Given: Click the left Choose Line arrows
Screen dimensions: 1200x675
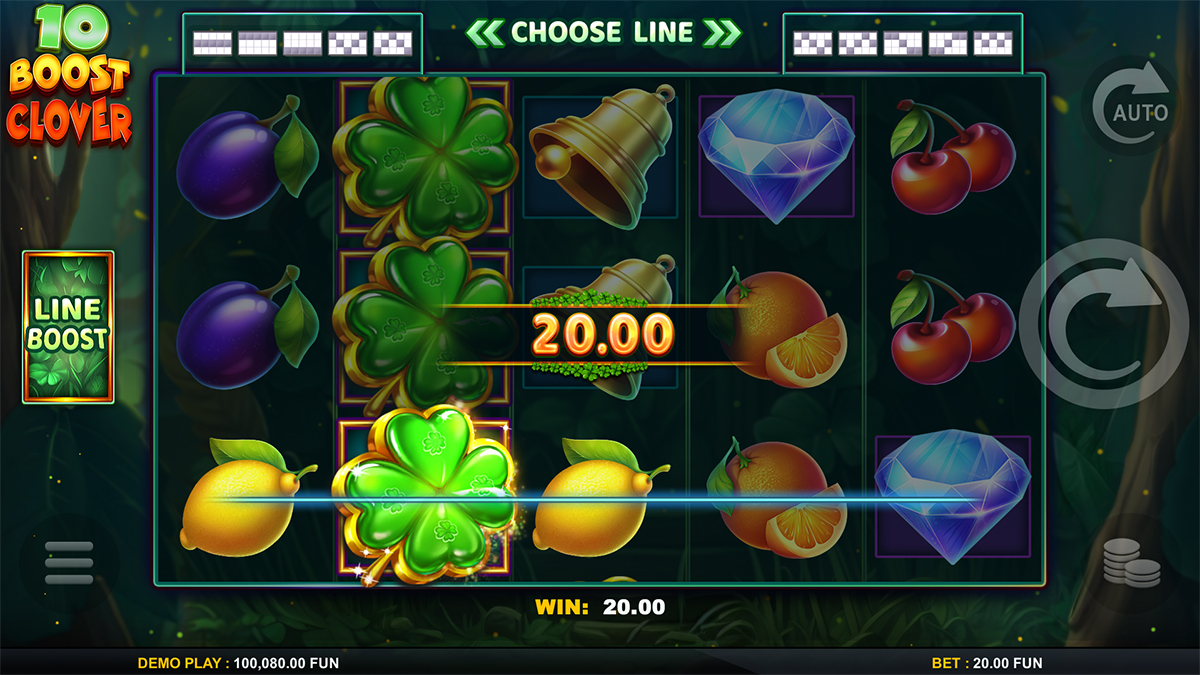Looking at the screenshot, I should pyautogui.click(x=485, y=33).
